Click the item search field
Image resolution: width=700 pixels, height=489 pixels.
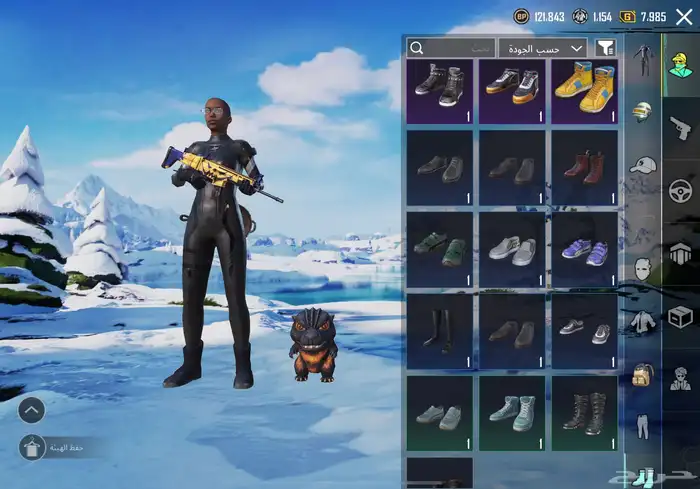point(451,47)
